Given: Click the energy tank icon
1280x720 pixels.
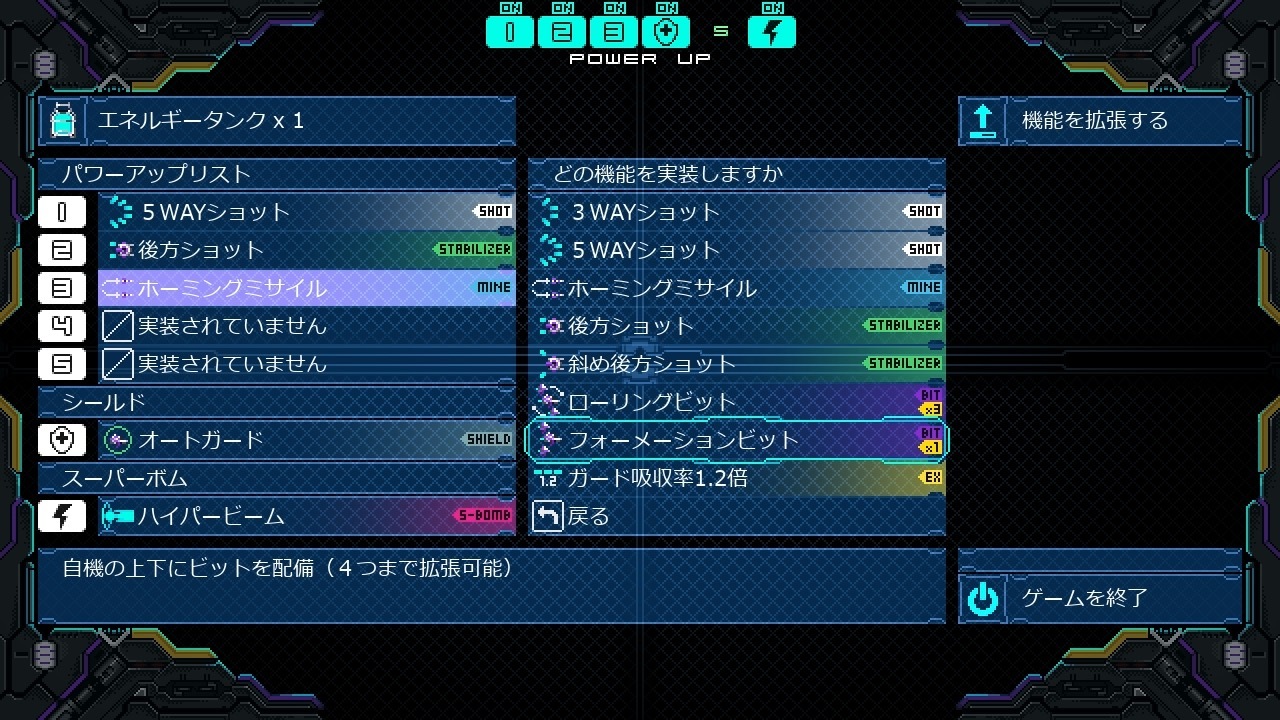Looking at the screenshot, I should [63, 121].
